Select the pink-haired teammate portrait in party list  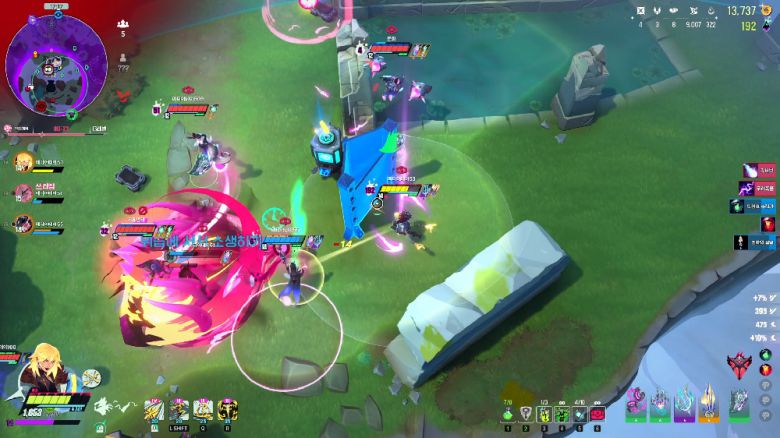pyautogui.click(x=23, y=194)
